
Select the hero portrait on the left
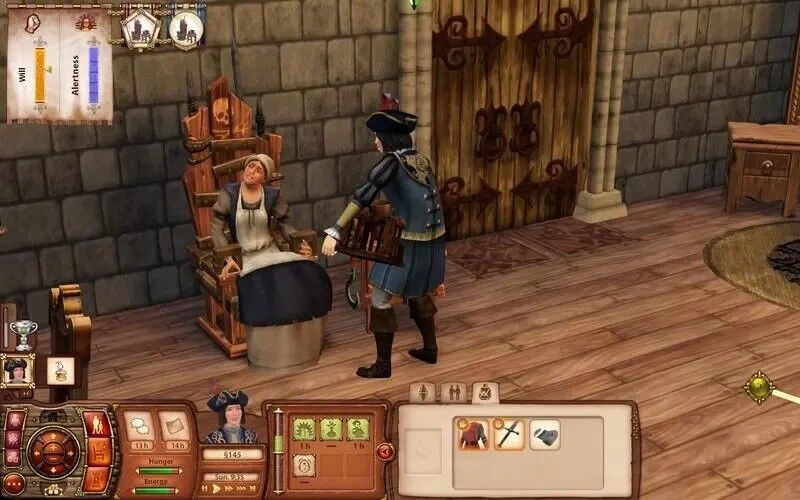17,370
